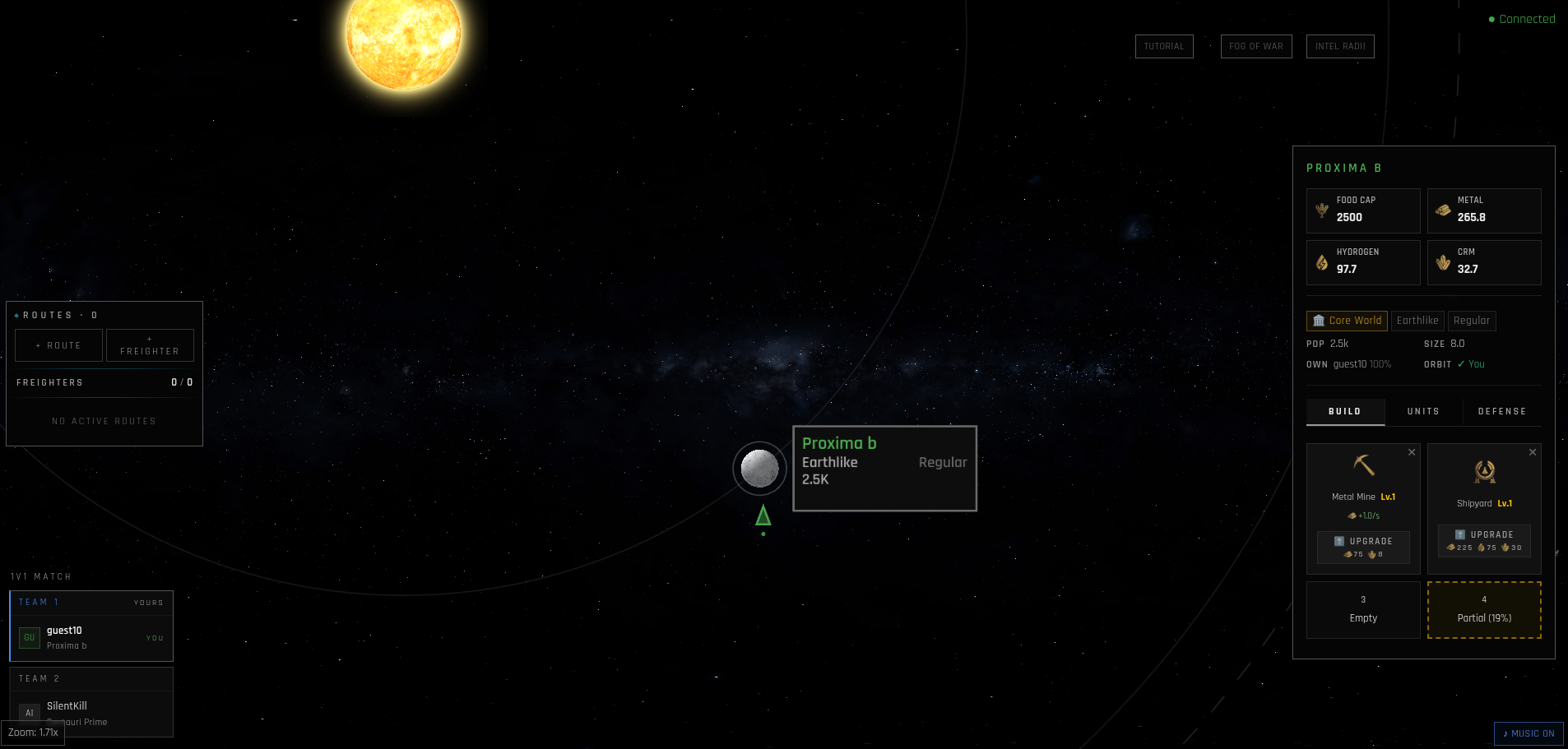
Task: Add a new trade route
Action: (58, 345)
